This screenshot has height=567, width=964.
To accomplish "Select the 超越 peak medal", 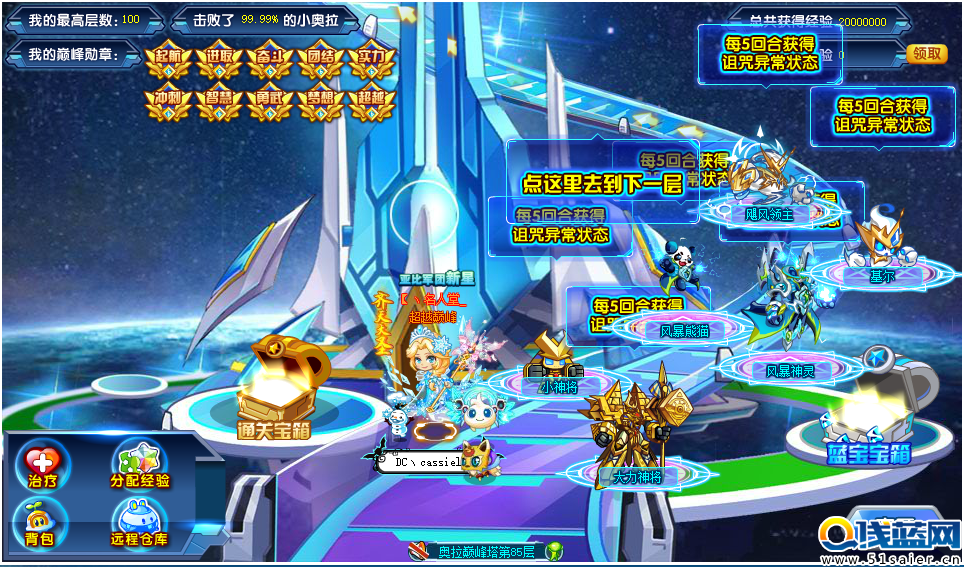I will [x=374, y=103].
